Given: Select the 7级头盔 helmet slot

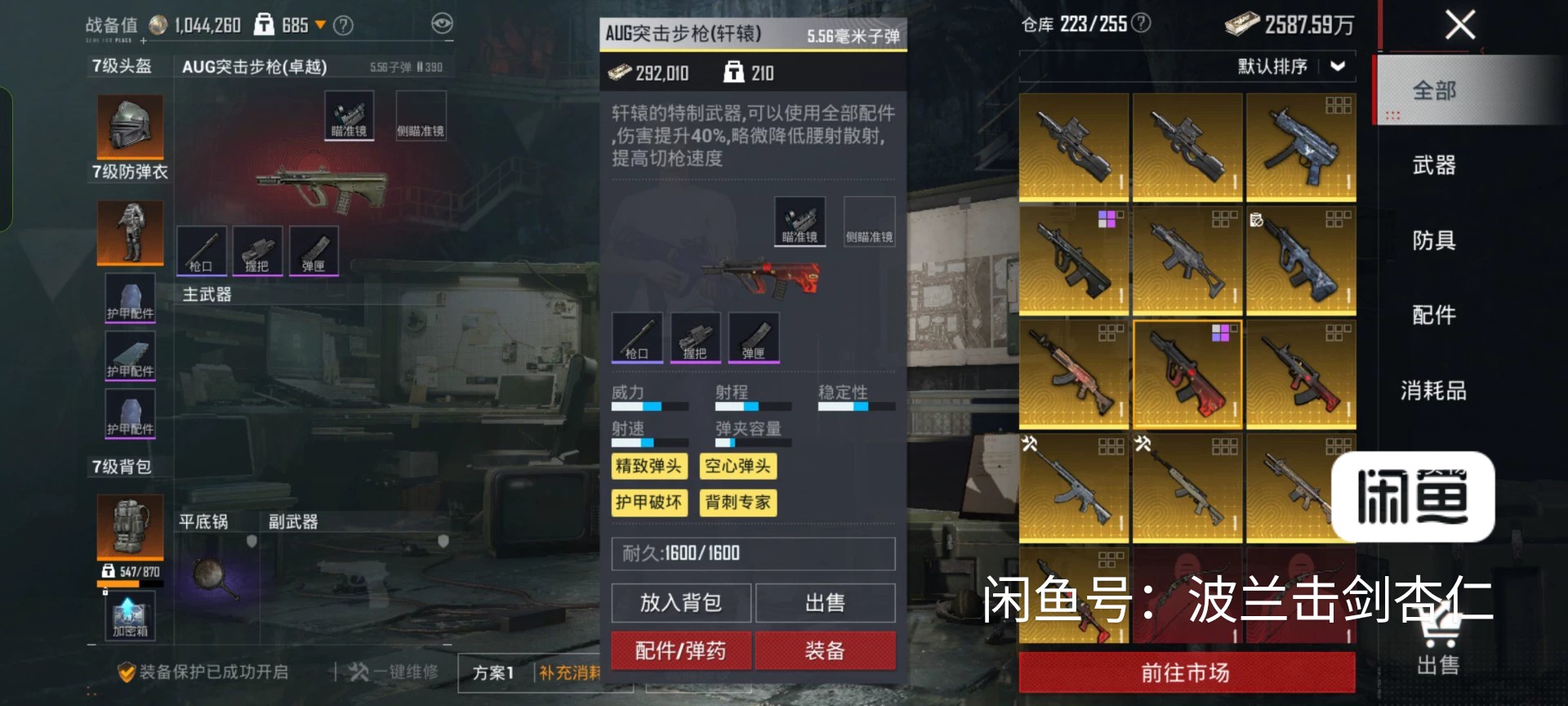Looking at the screenshot, I should click(x=130, y=126).
